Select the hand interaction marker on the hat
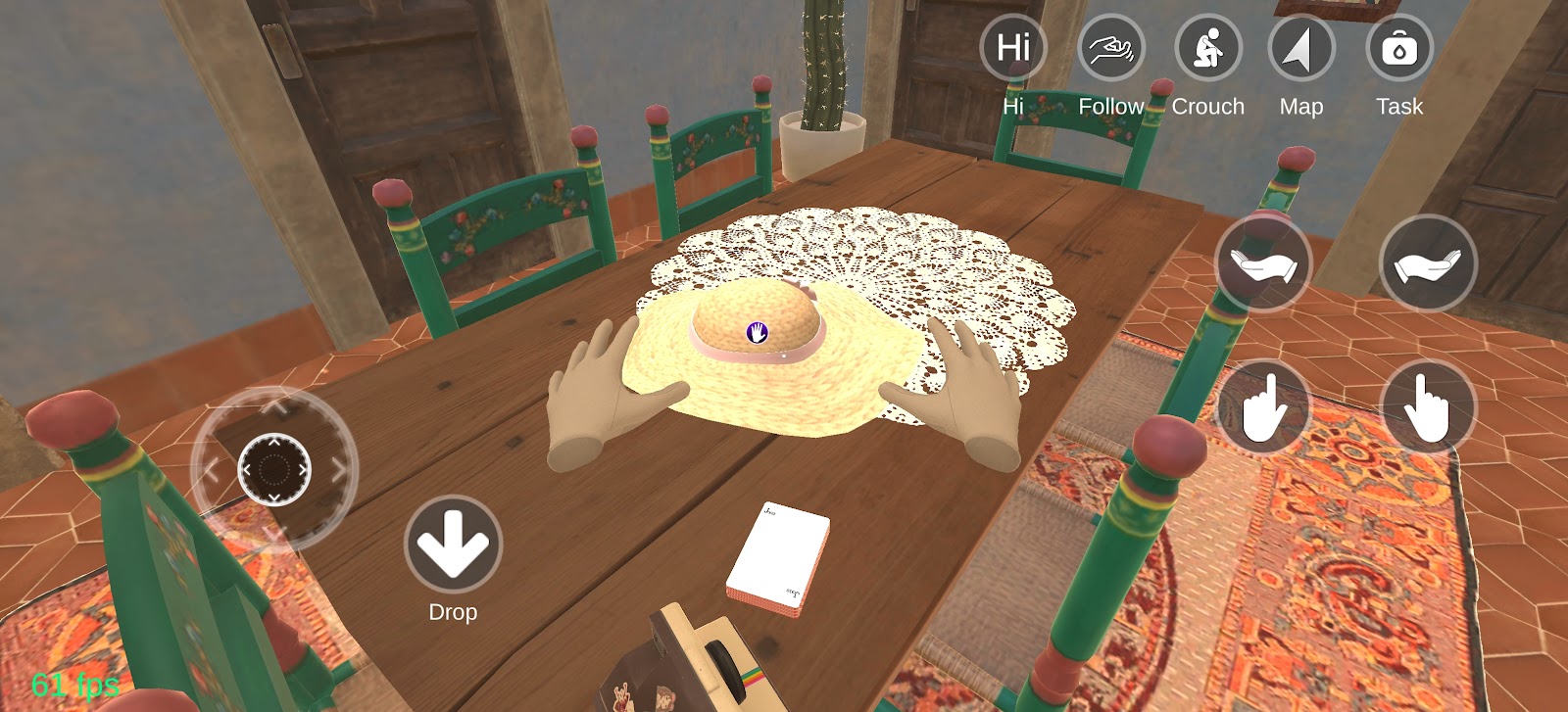Viewport: 1568px width, 712px height. 757,332
